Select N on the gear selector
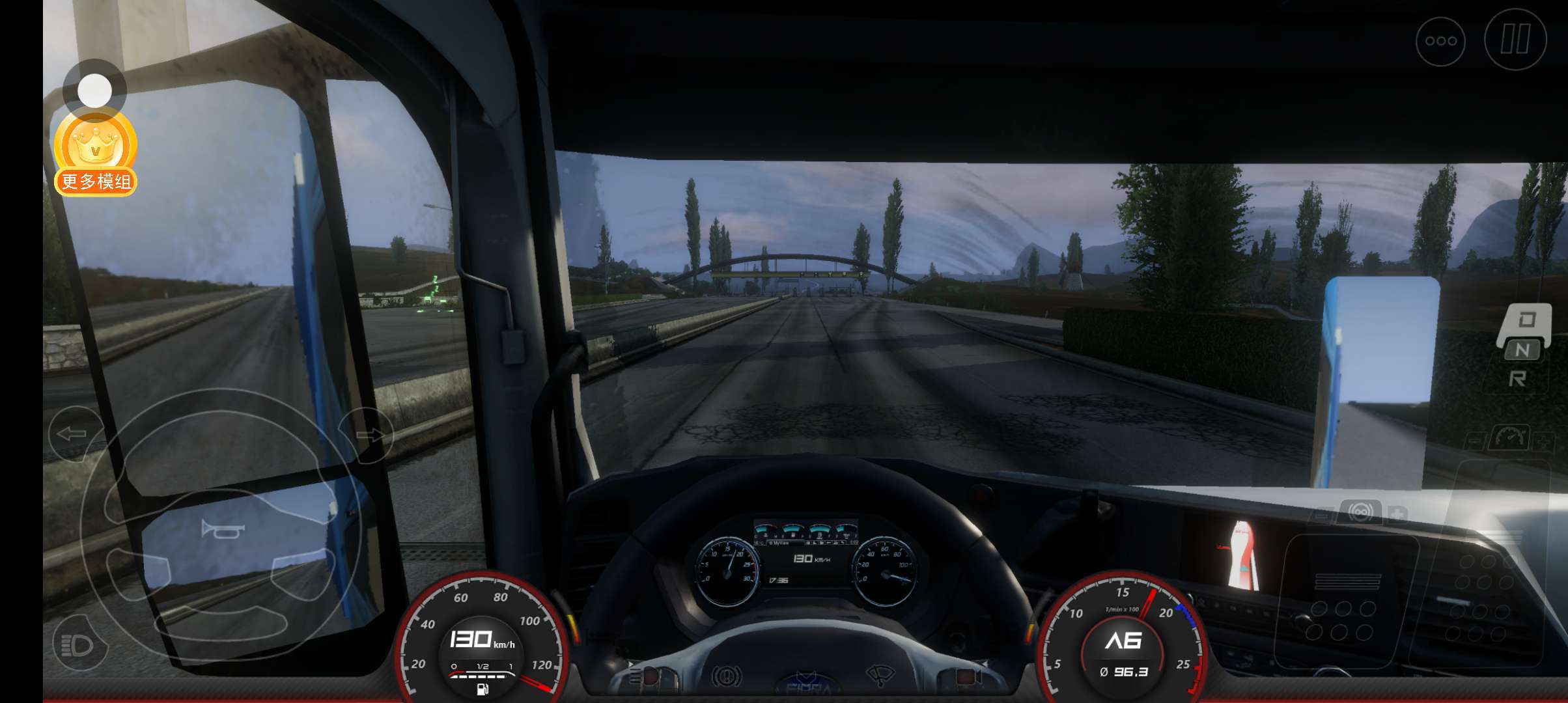 [x=1522, y=350]
